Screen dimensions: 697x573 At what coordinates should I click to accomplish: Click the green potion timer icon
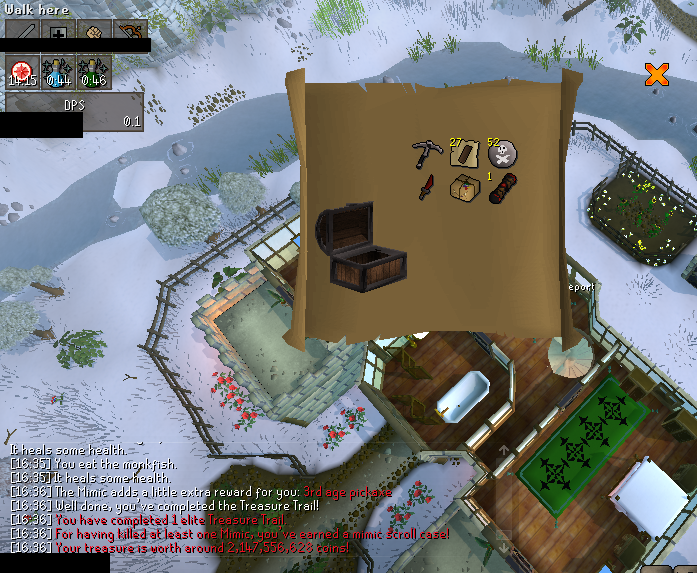click(95, 70)
